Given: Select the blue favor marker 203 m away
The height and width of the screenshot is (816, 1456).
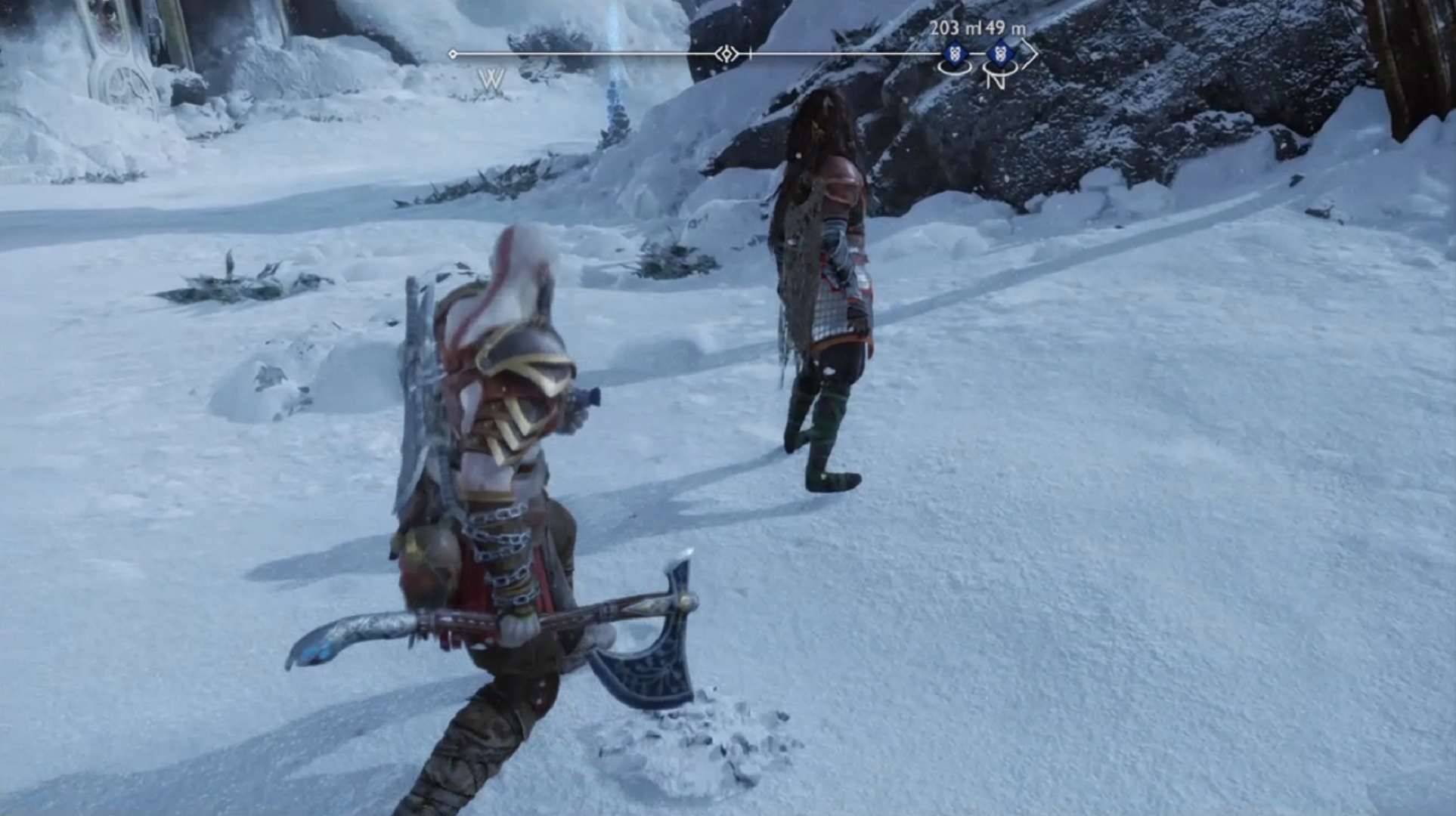Looking at the screenshot, I should [x=956, y=54].
